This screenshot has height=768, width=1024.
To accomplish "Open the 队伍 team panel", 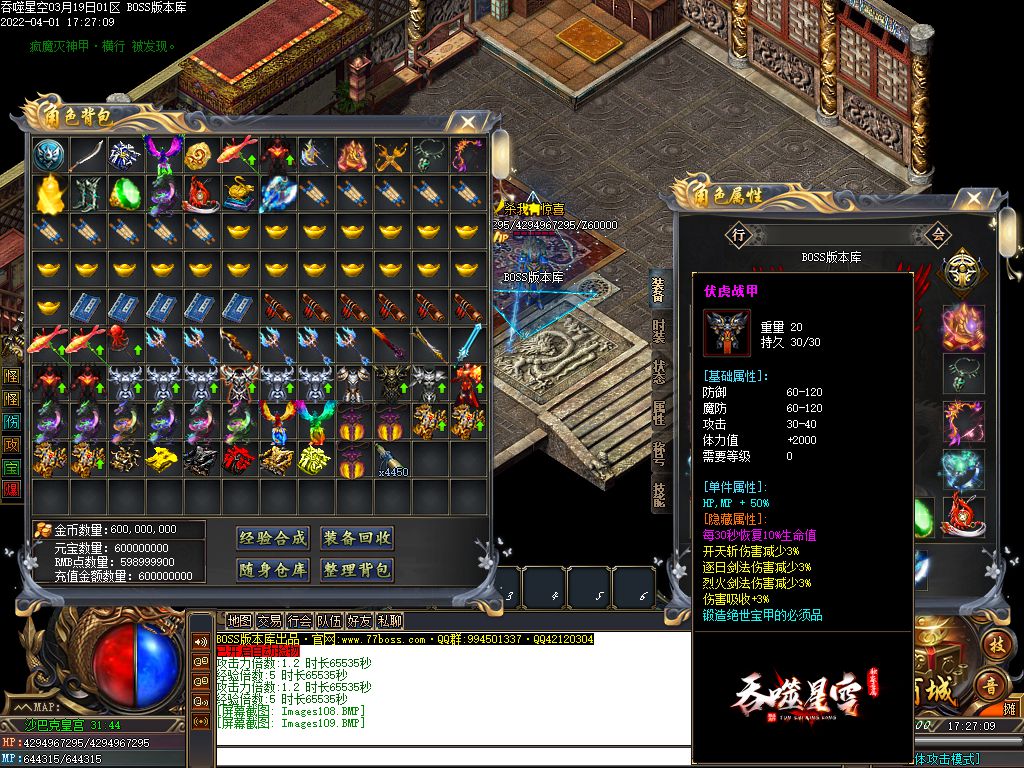I will 329,621.
